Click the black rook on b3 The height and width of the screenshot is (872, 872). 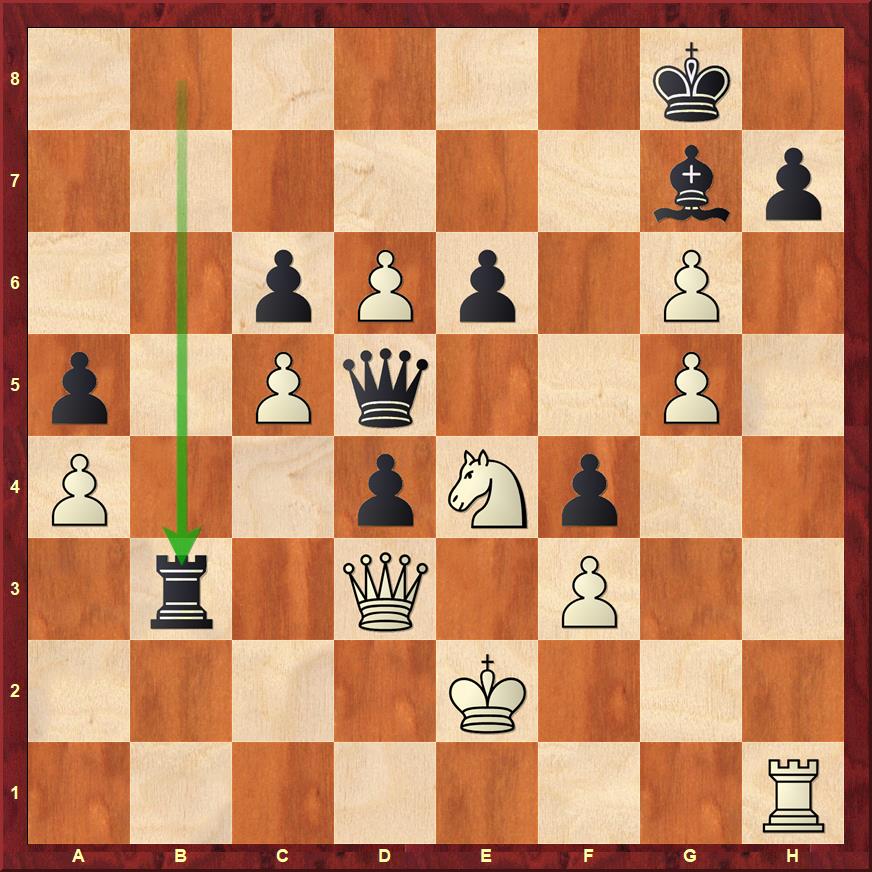181,590
